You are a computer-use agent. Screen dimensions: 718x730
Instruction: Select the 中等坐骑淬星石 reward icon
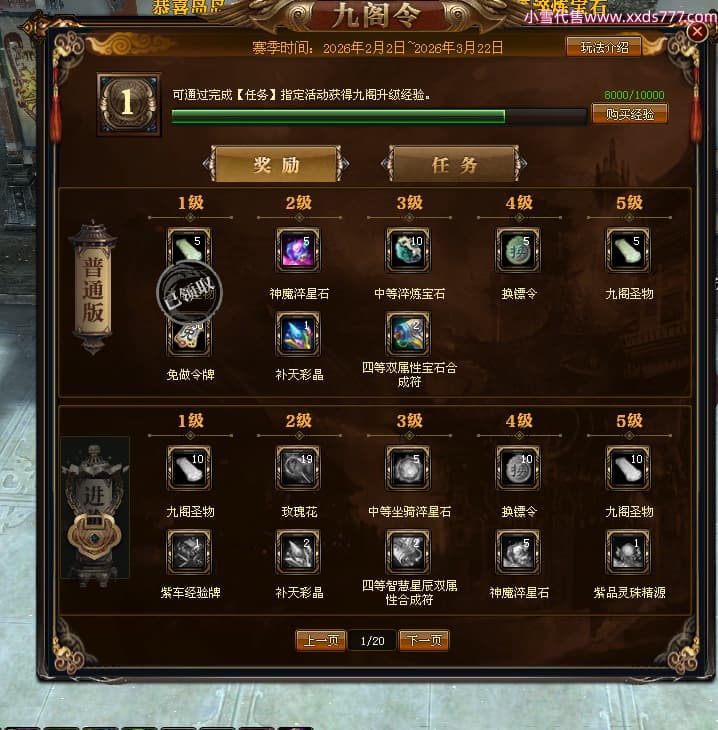point(408,468)
